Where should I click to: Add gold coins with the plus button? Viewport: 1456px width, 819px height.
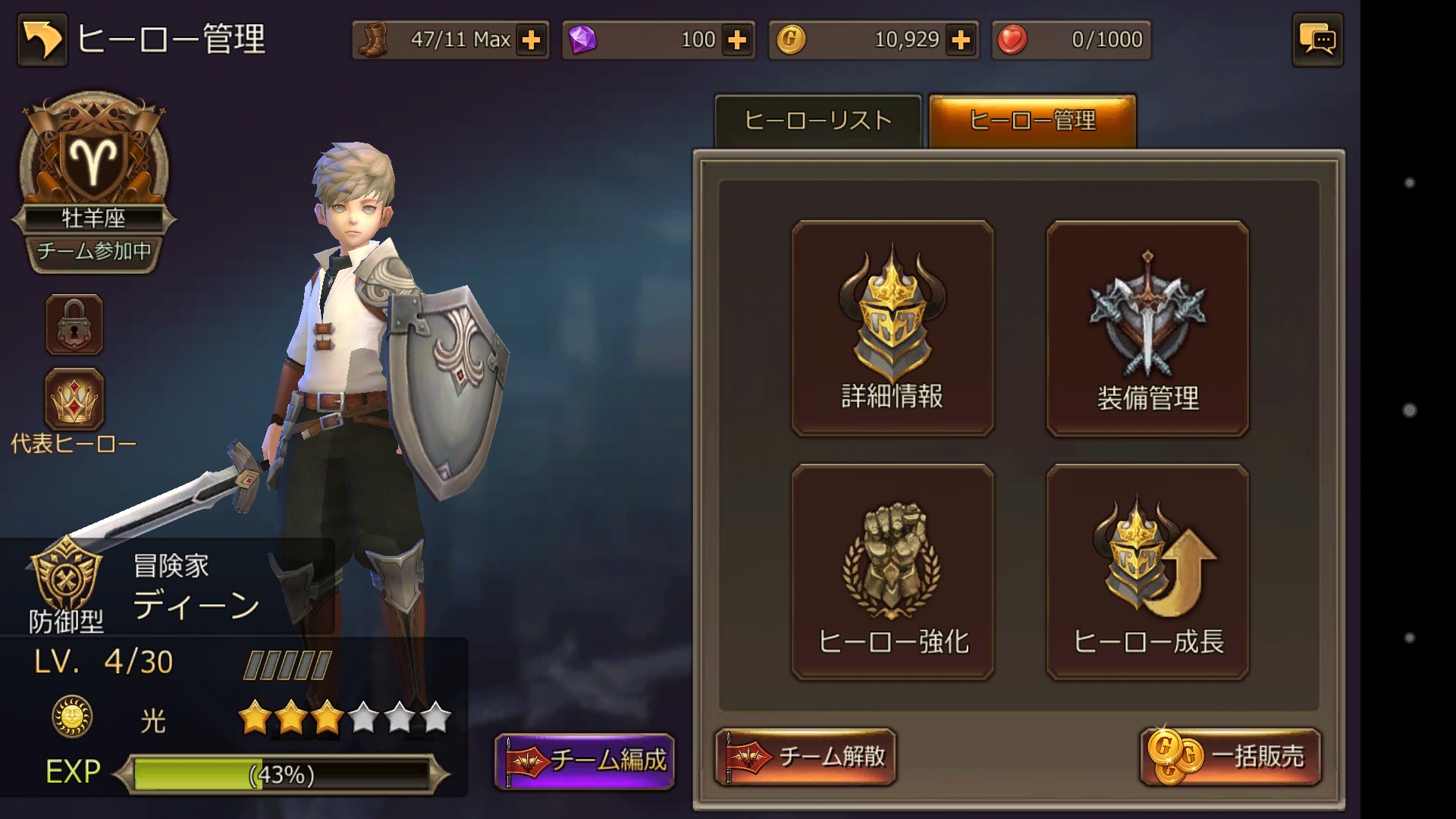961,40
